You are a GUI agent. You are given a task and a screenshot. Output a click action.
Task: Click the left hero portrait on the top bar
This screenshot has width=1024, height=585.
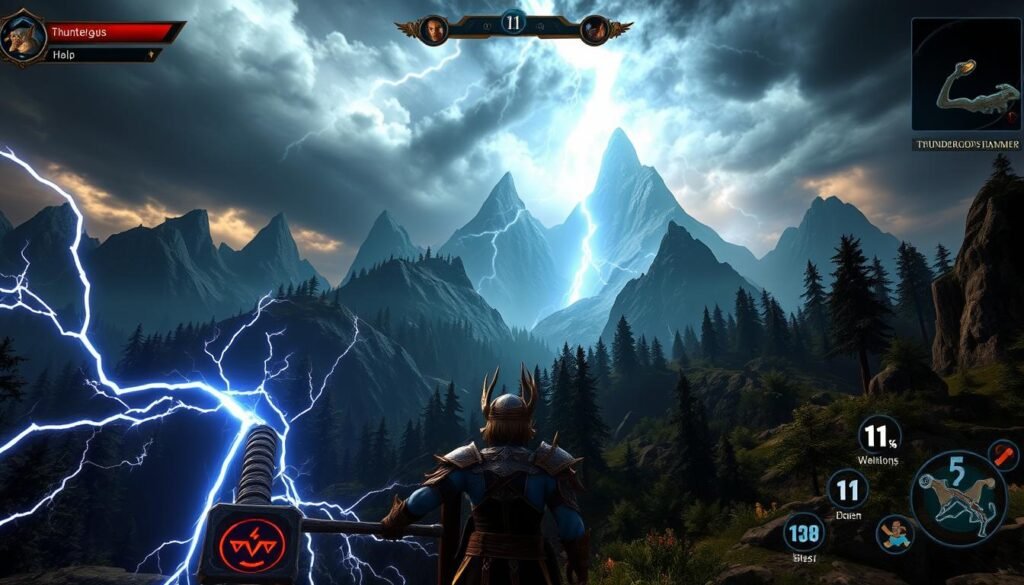433,29
